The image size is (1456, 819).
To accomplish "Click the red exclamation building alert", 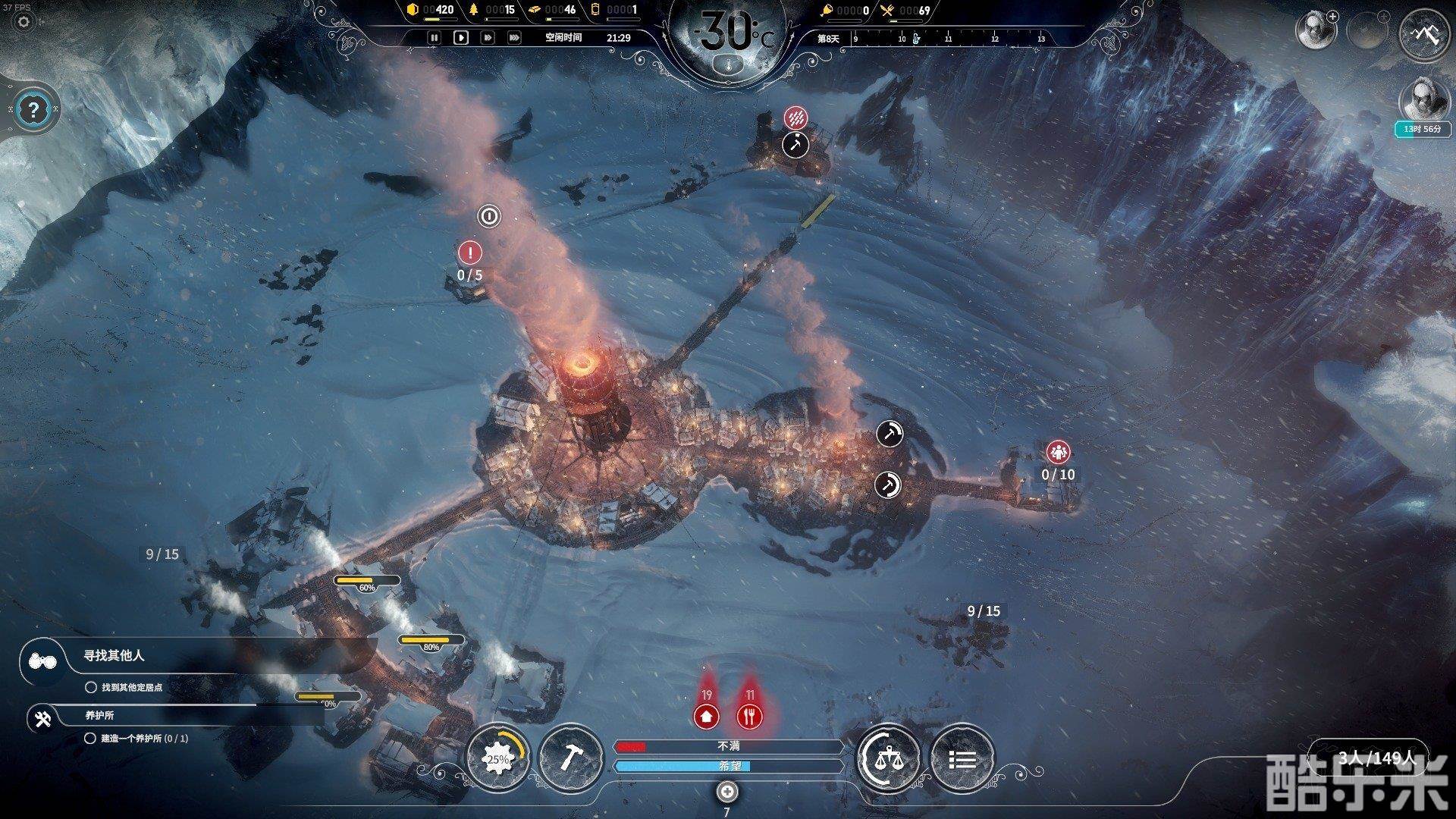I will [x=470, y=253].
